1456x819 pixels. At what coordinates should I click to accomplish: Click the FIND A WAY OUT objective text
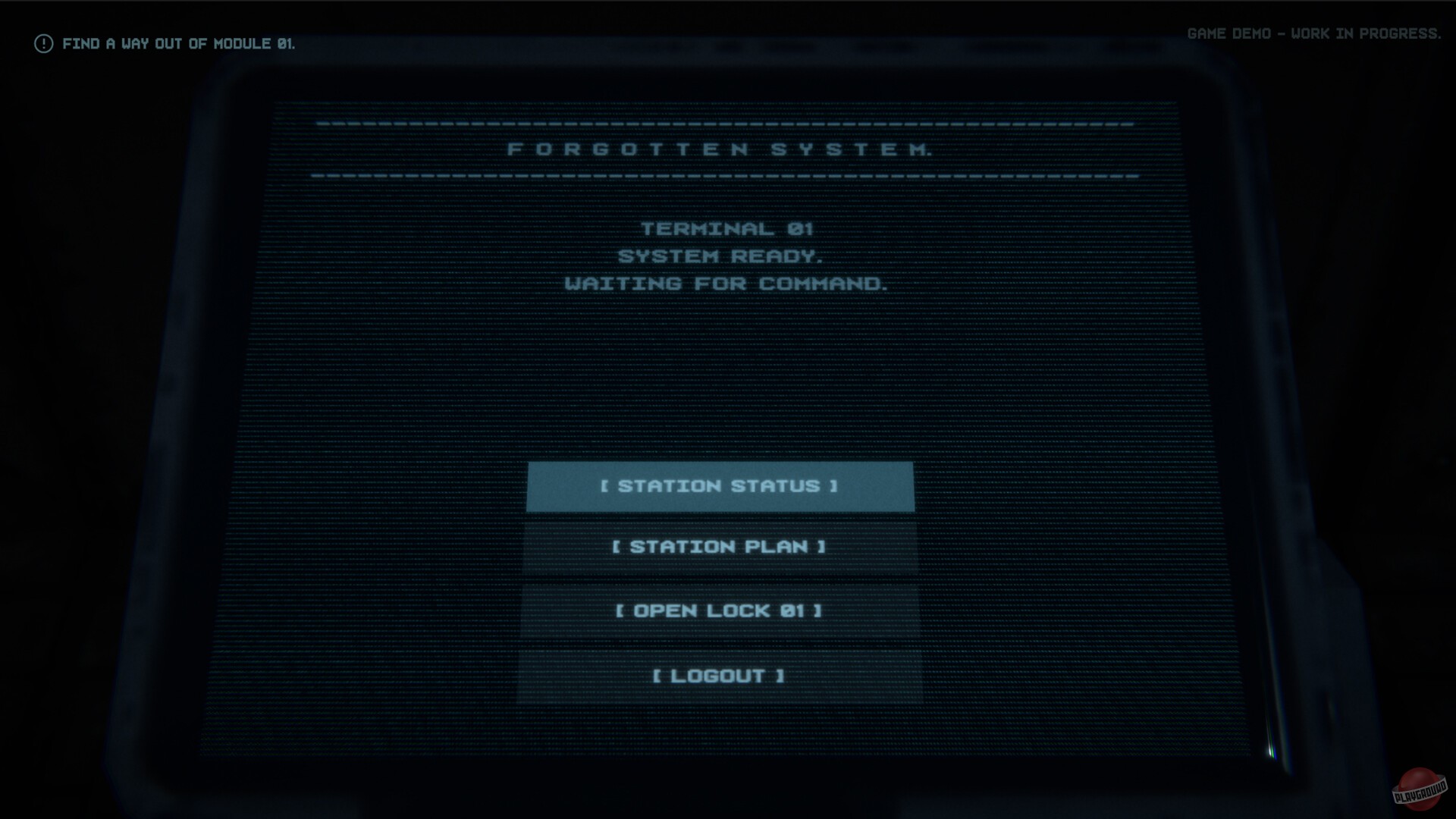(x=180, y=44)
